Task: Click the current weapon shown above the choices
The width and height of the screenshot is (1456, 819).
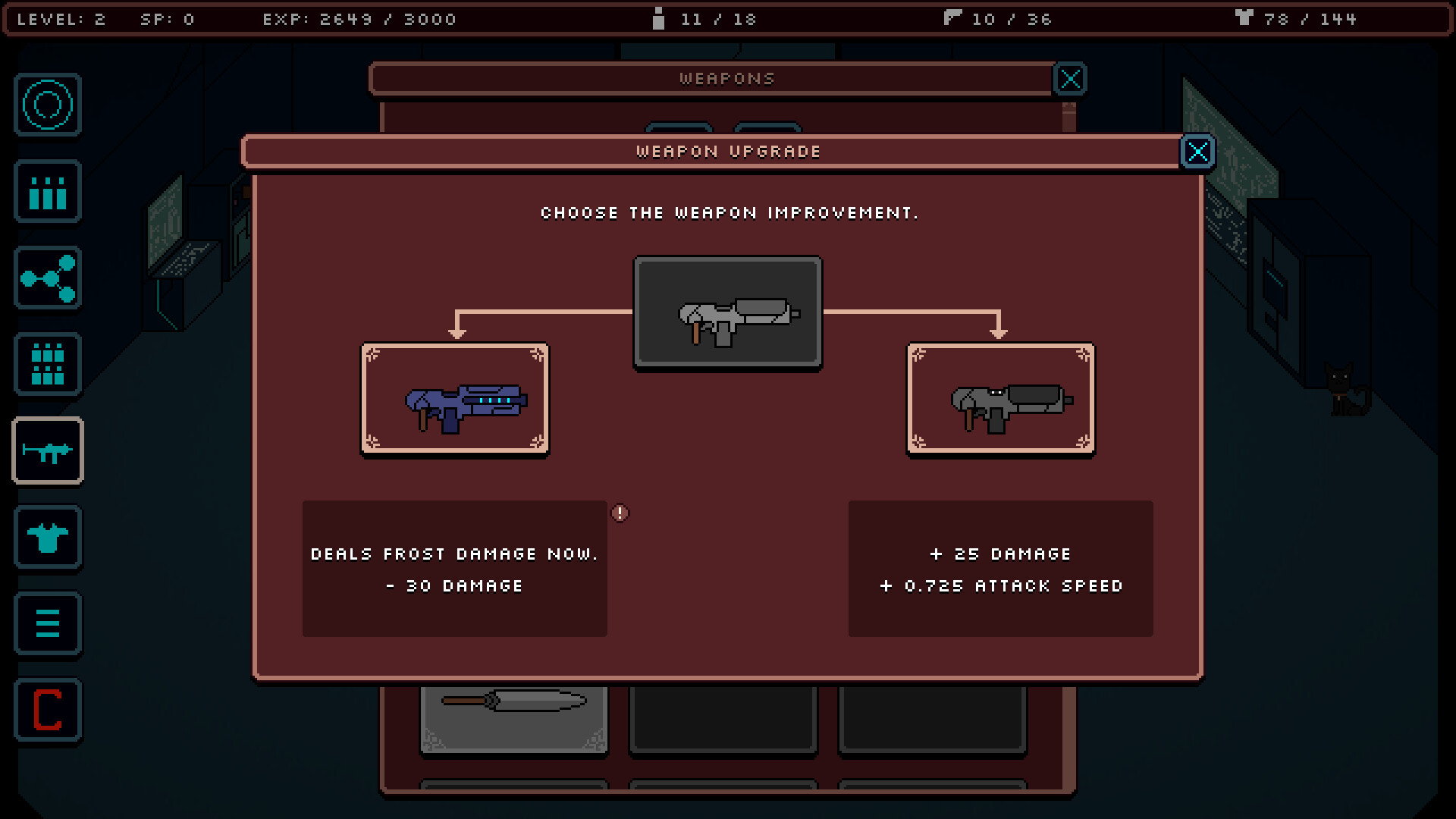Action: (727, 313)
